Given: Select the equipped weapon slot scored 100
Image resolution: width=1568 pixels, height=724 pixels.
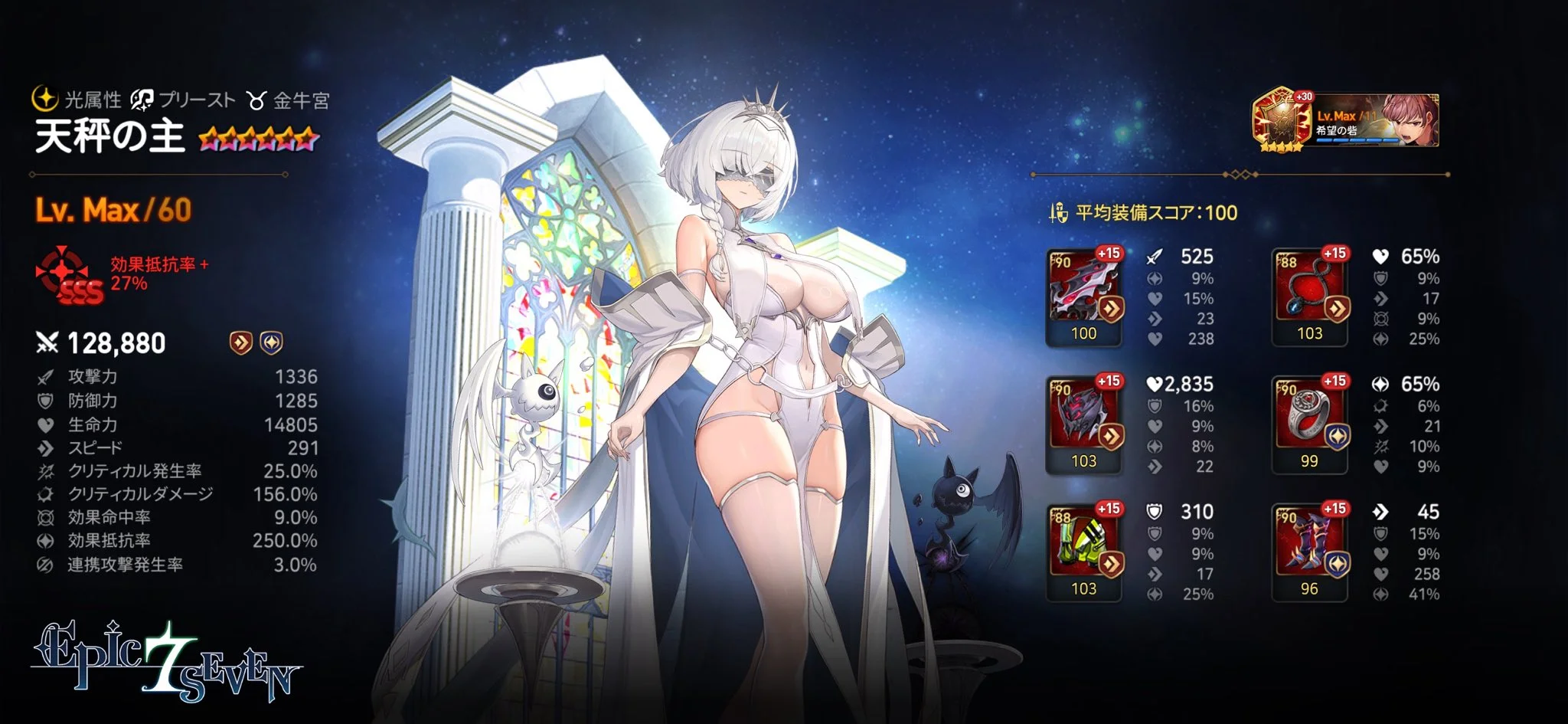Looking at the screenshot, I should [x=1083, y=295].
